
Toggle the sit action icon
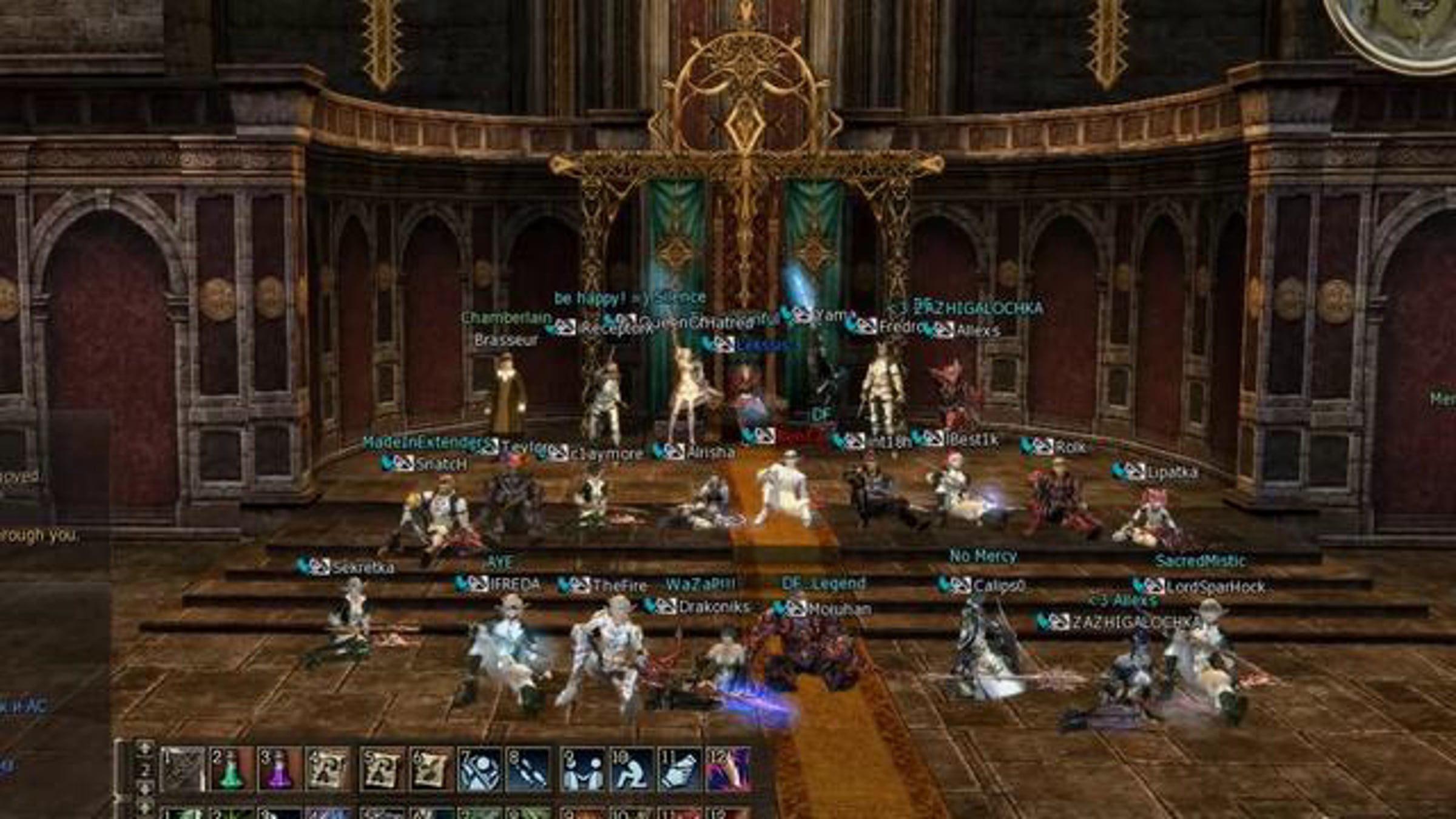tap(632, 769)
